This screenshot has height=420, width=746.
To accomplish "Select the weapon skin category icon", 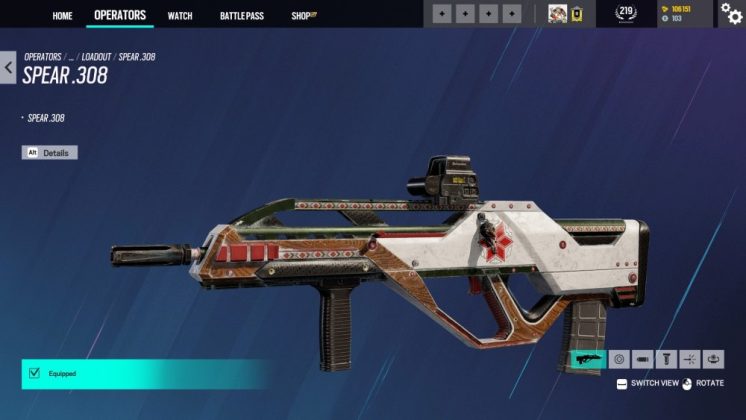I will (x=588, y=358).
